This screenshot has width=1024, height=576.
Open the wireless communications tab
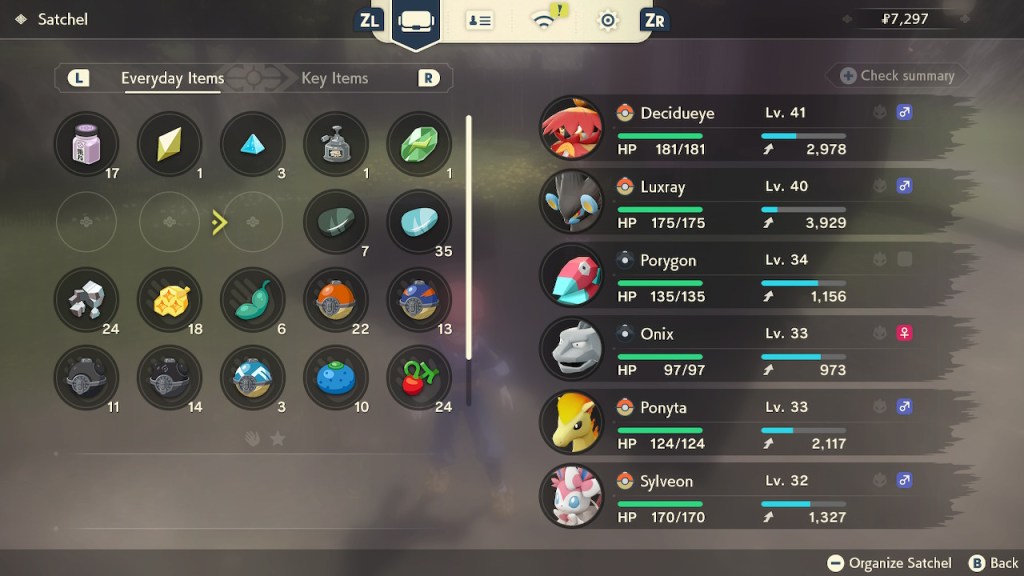pyautogui.click(x=545, y=20)
